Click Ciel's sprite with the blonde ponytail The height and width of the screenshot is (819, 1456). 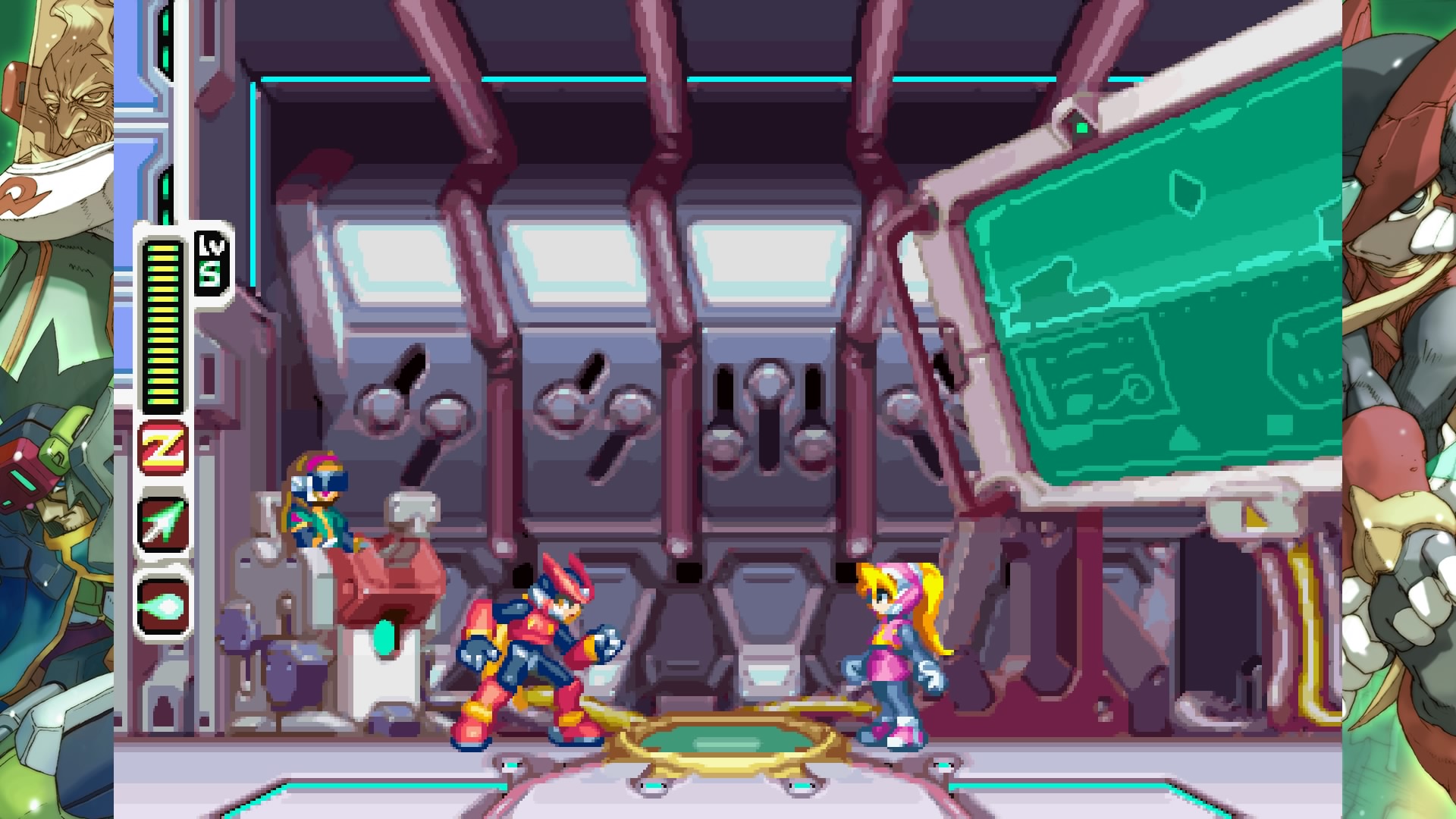coord(895,660)
